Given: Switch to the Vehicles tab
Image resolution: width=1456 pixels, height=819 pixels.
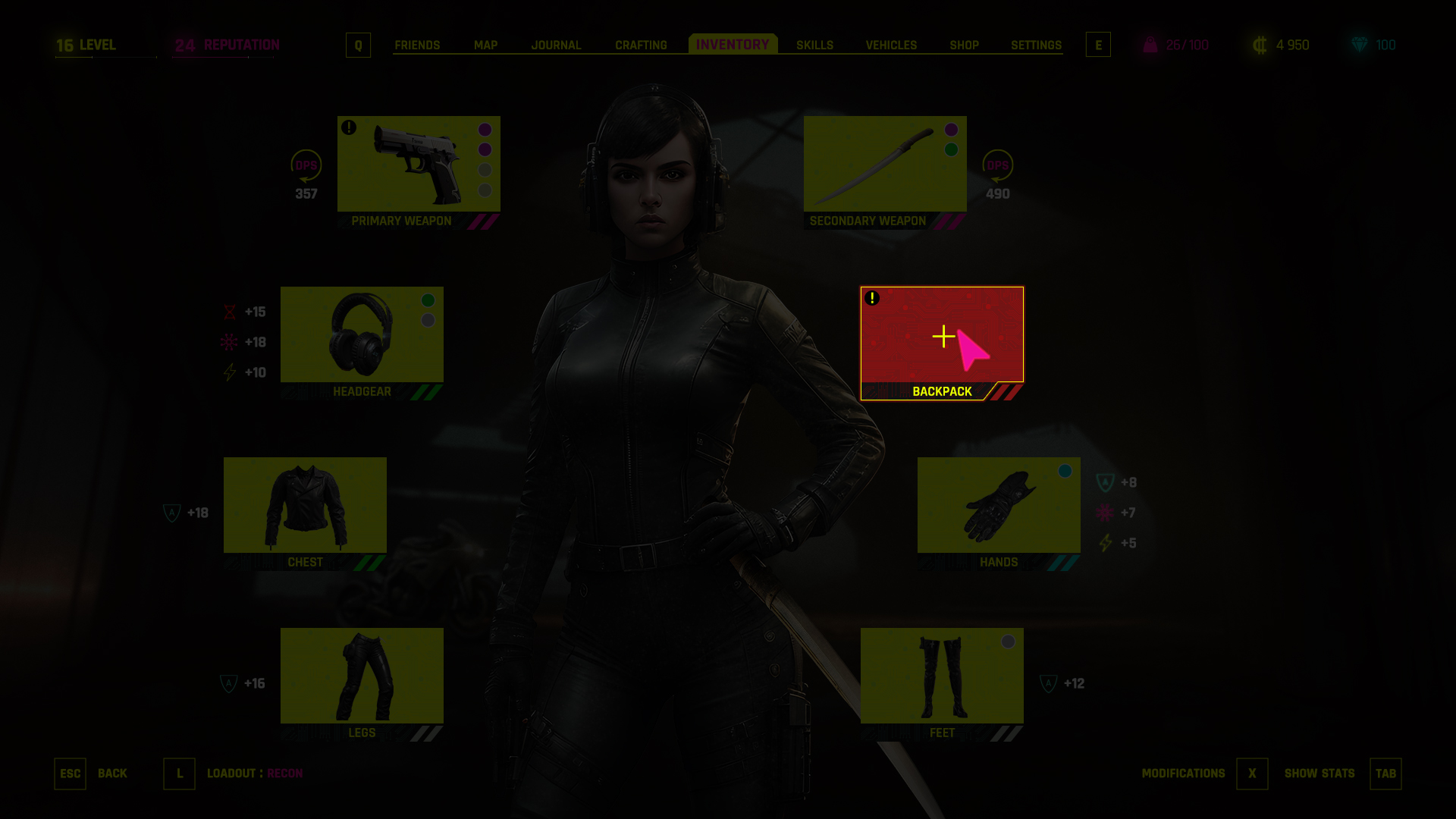Looking at the screenshot, I should [x=891, y=45].
